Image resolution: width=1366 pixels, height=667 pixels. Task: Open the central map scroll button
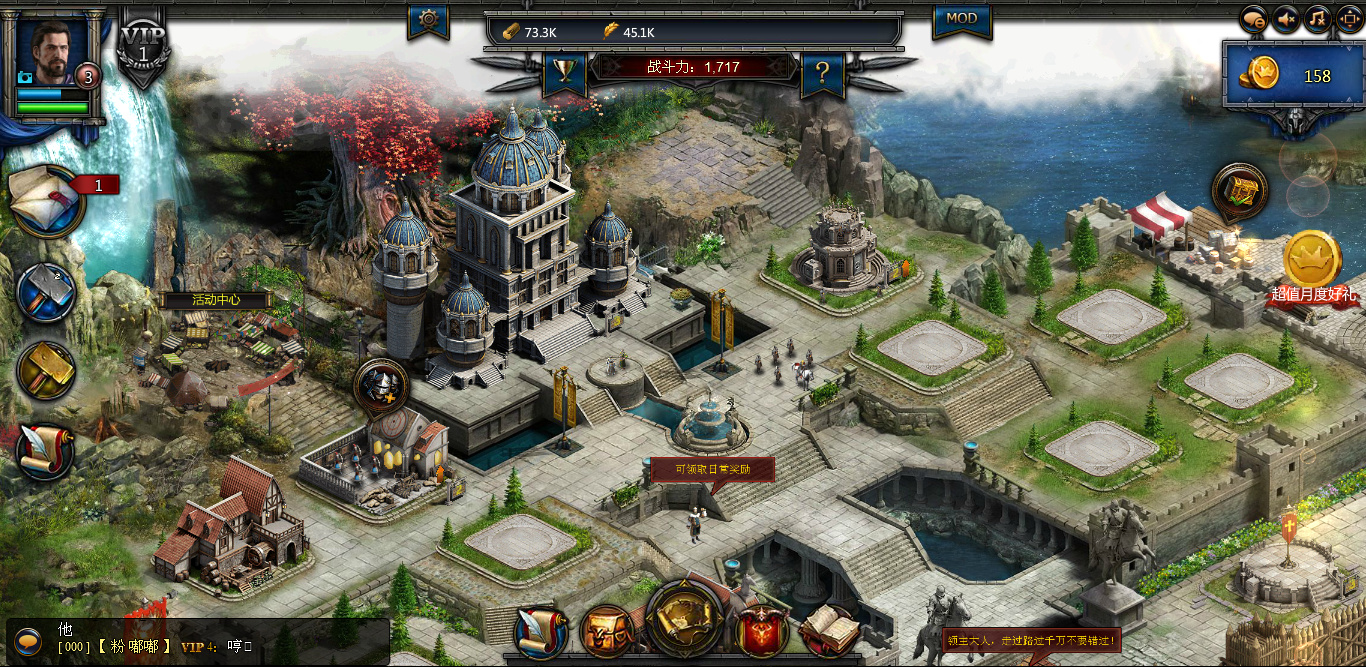685,619
